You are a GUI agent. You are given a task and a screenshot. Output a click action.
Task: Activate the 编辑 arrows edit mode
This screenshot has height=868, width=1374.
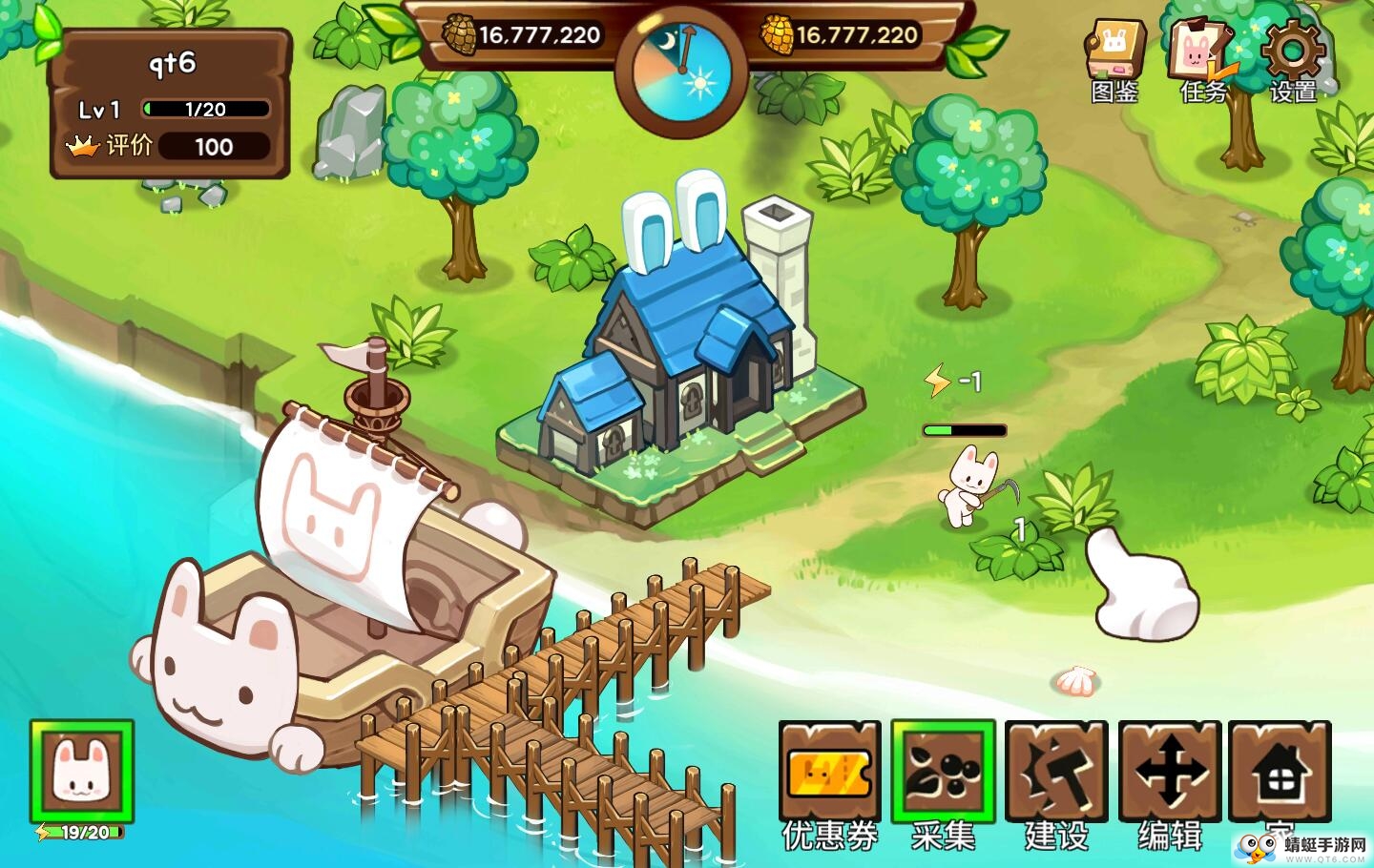point(1170,772)
